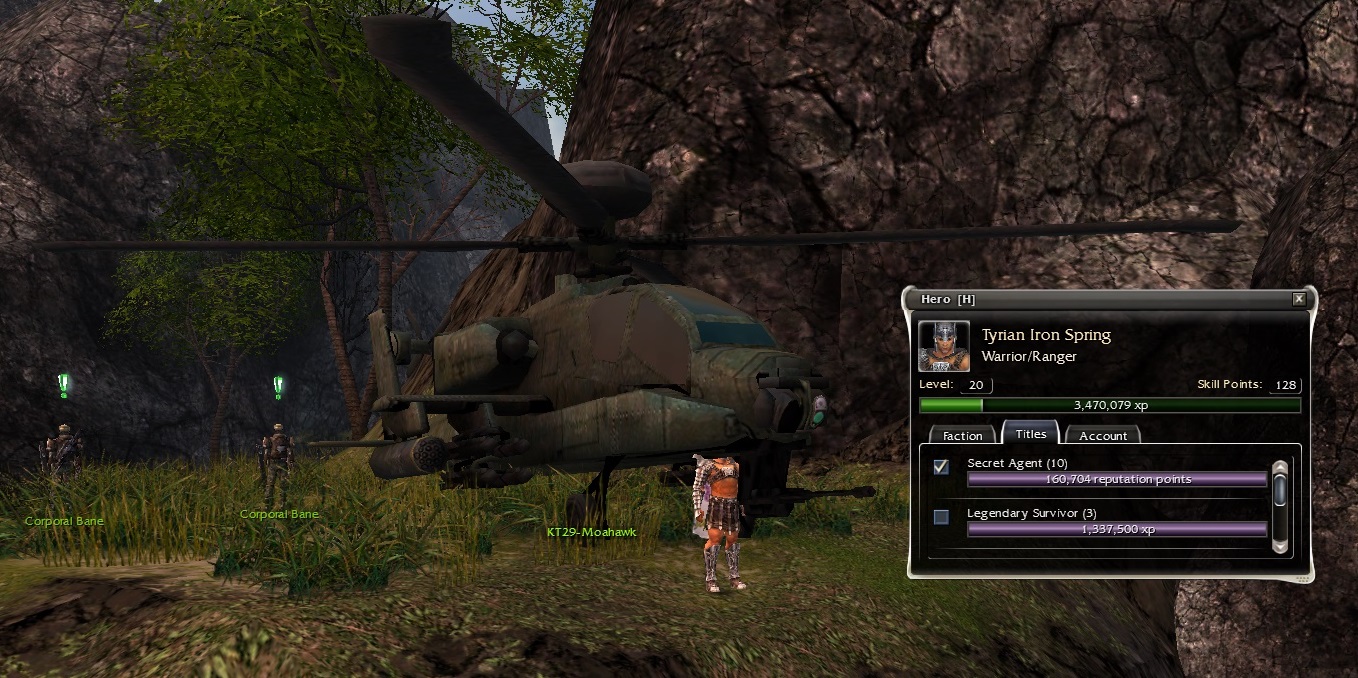Switch to the Faction tab

962,436
